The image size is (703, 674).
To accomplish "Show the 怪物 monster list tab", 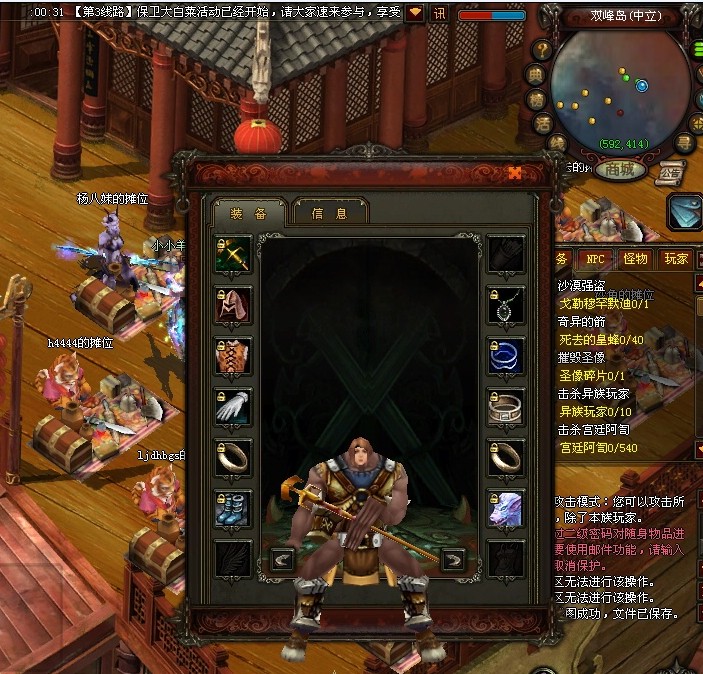I will (636, 259).
